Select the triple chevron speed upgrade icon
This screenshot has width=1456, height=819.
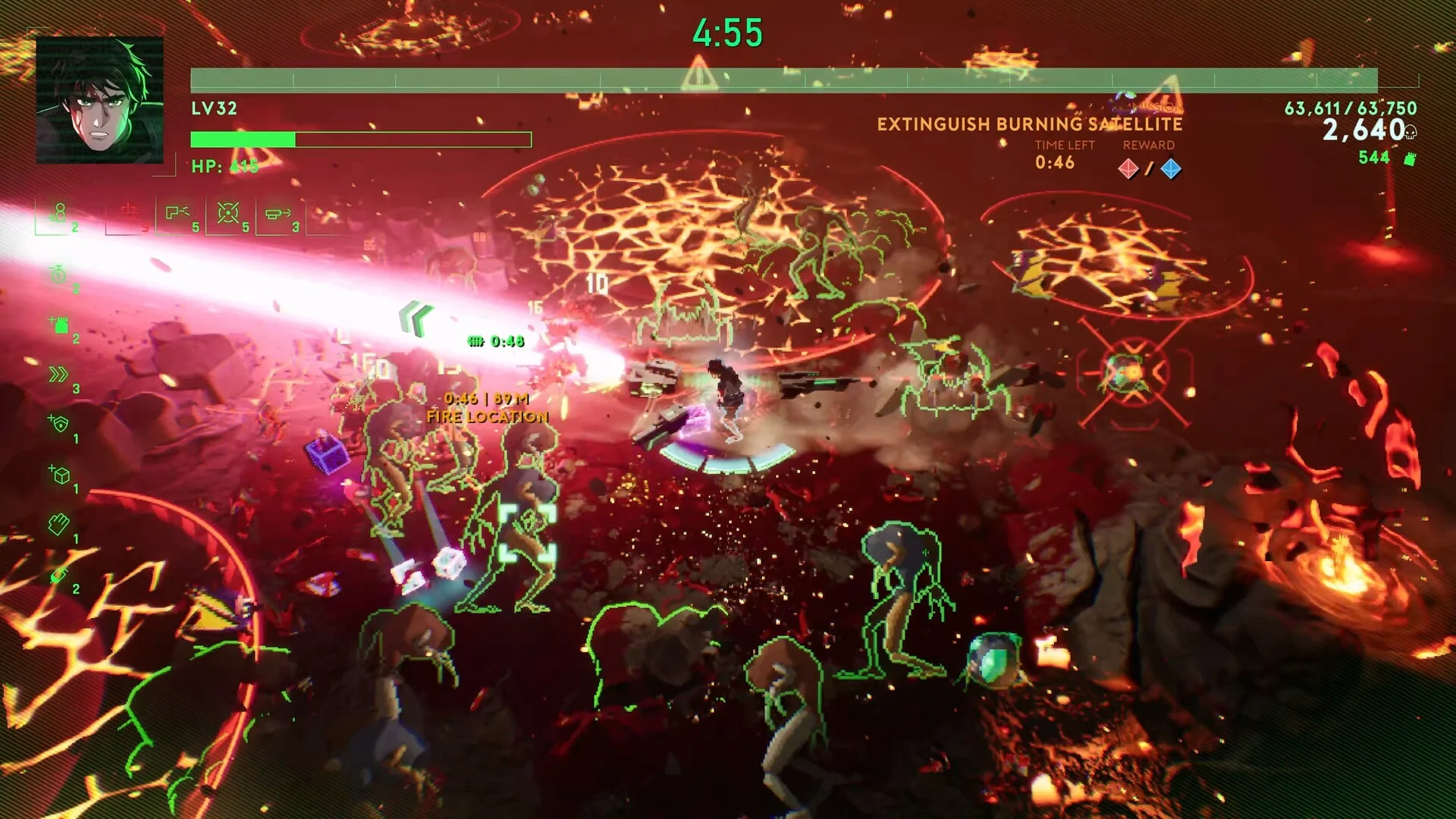(59, 375)
